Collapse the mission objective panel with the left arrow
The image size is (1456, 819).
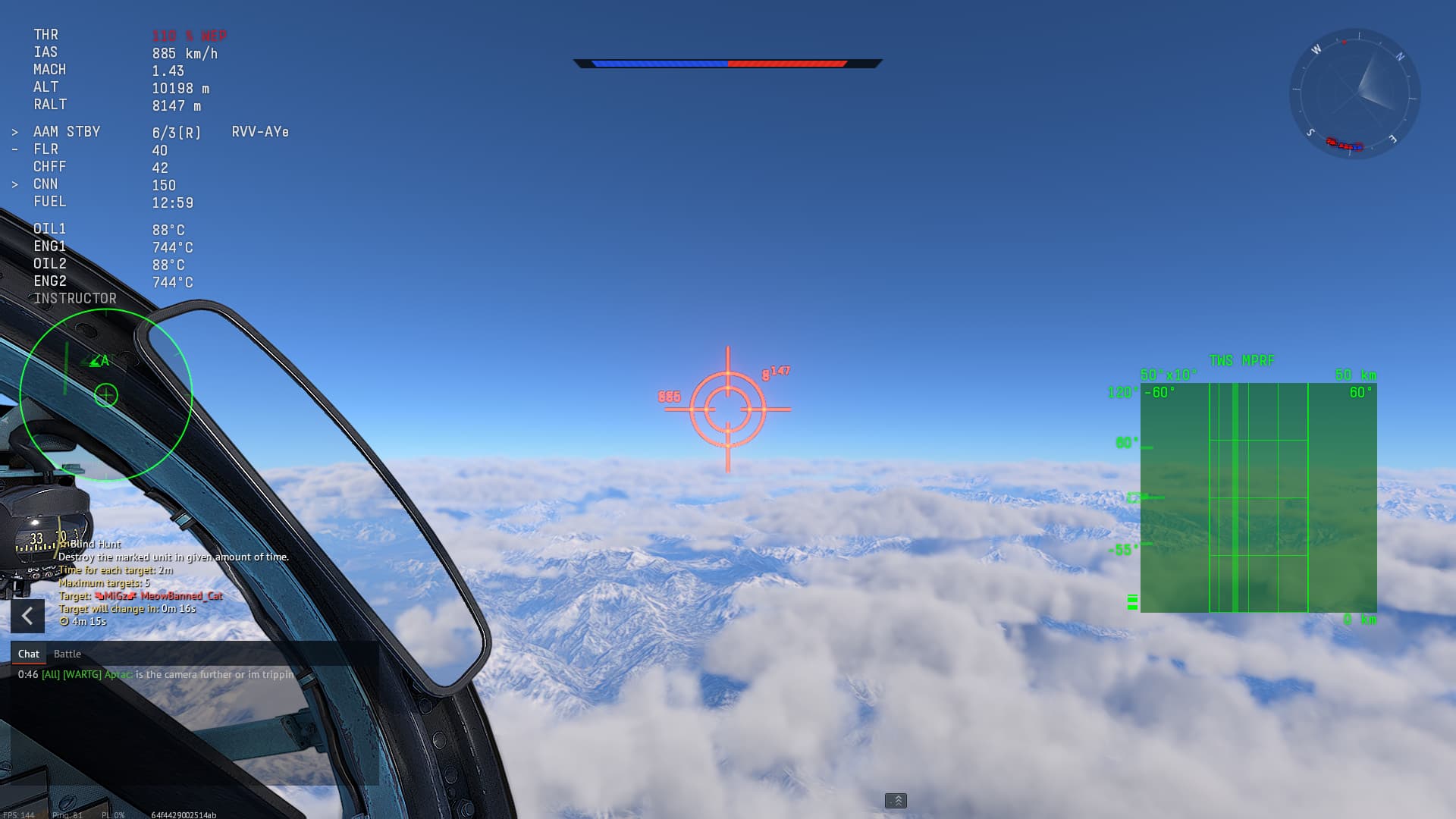pyautogui.click(x=27, y=616)
